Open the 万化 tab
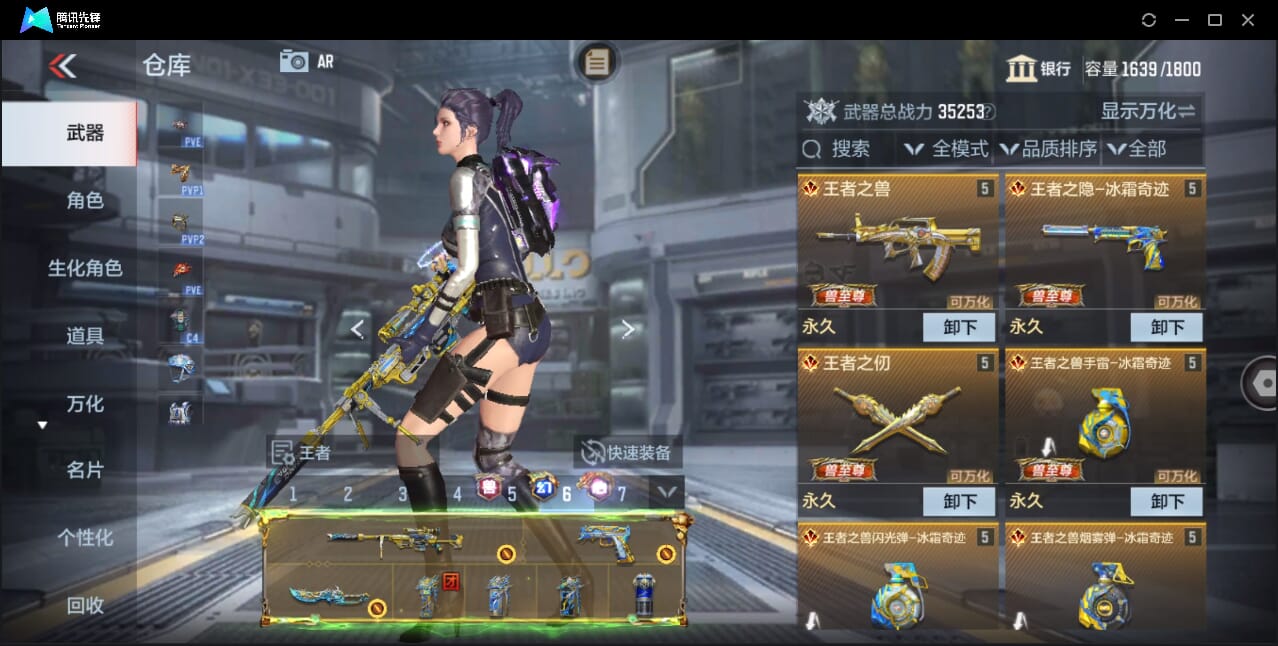 (x=85, y=404)
